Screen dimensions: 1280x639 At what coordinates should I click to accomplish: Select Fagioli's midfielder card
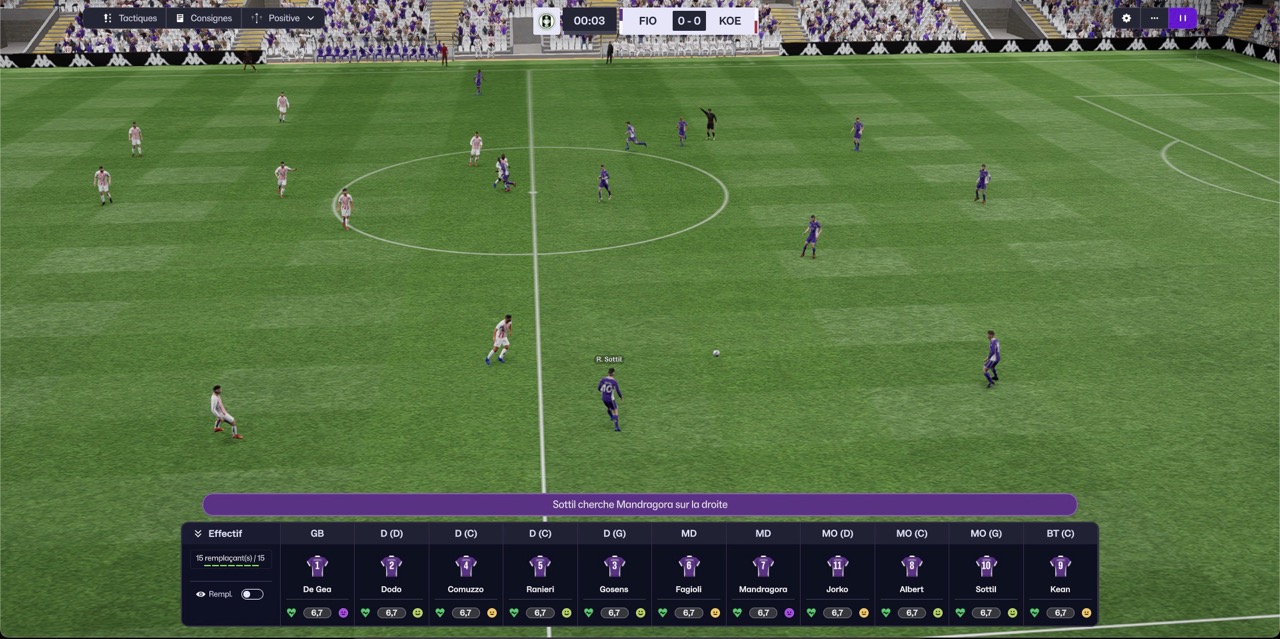click(x=689, y=573)
